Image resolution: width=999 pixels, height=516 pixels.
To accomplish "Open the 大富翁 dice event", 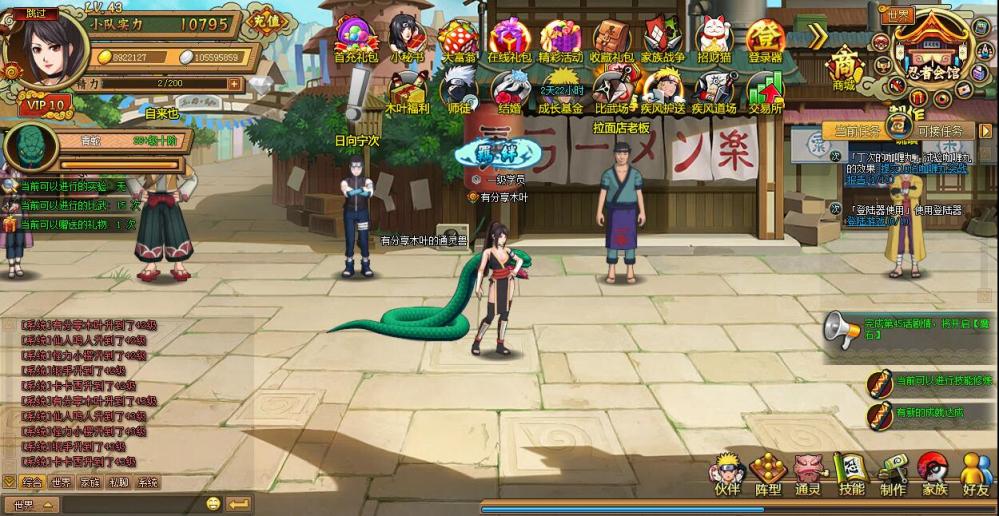I will click(x=457, y=38).
